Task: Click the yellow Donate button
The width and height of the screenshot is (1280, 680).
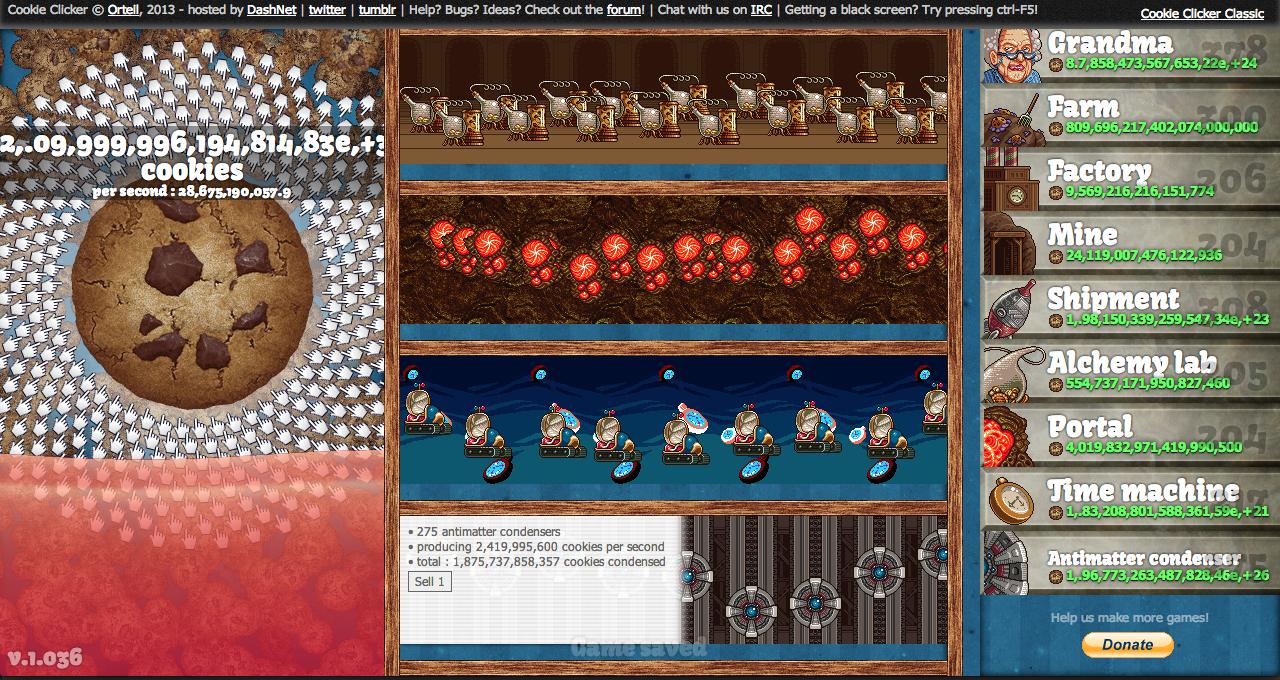Action: tap(1127, 645)
